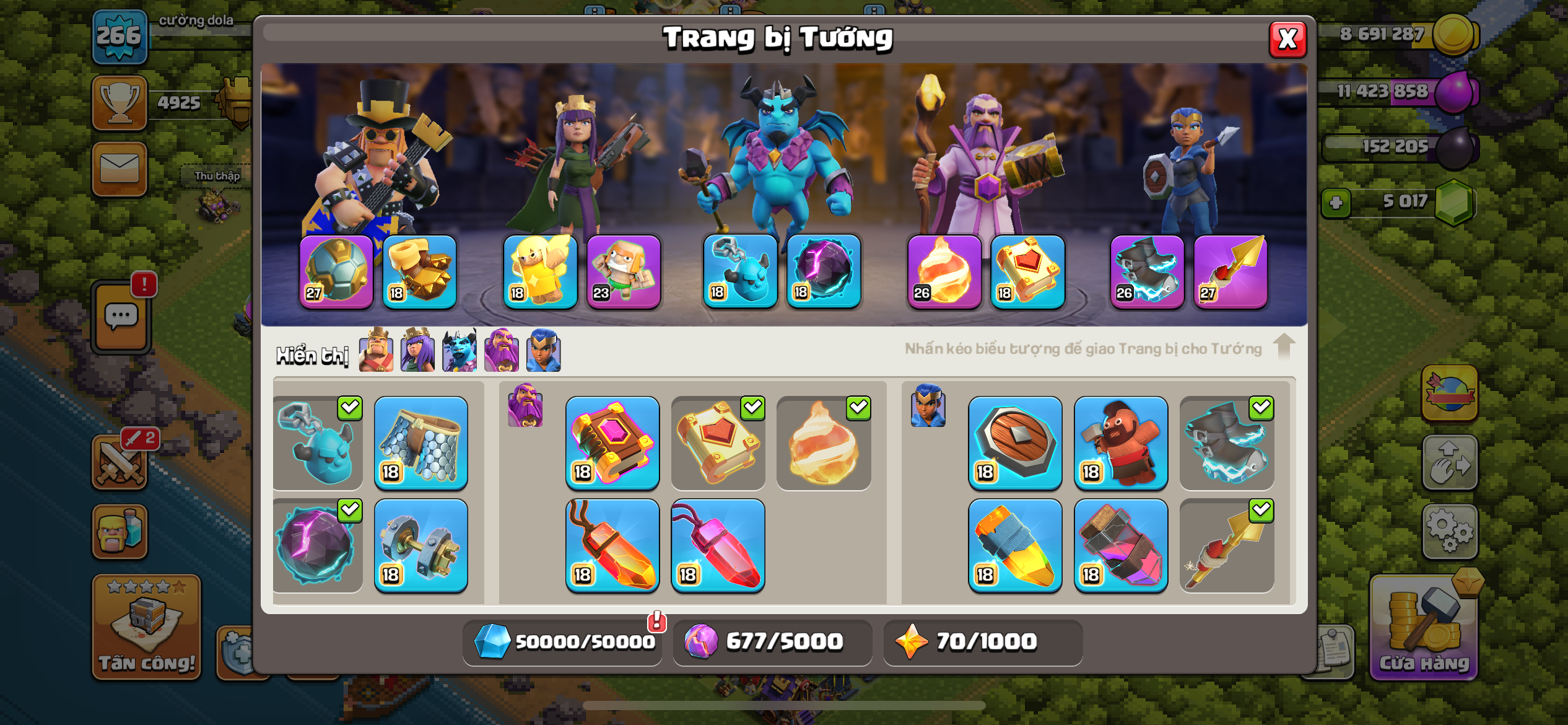
Task: Close the Hero Equipment window
Action: [x=1287, y=40]
